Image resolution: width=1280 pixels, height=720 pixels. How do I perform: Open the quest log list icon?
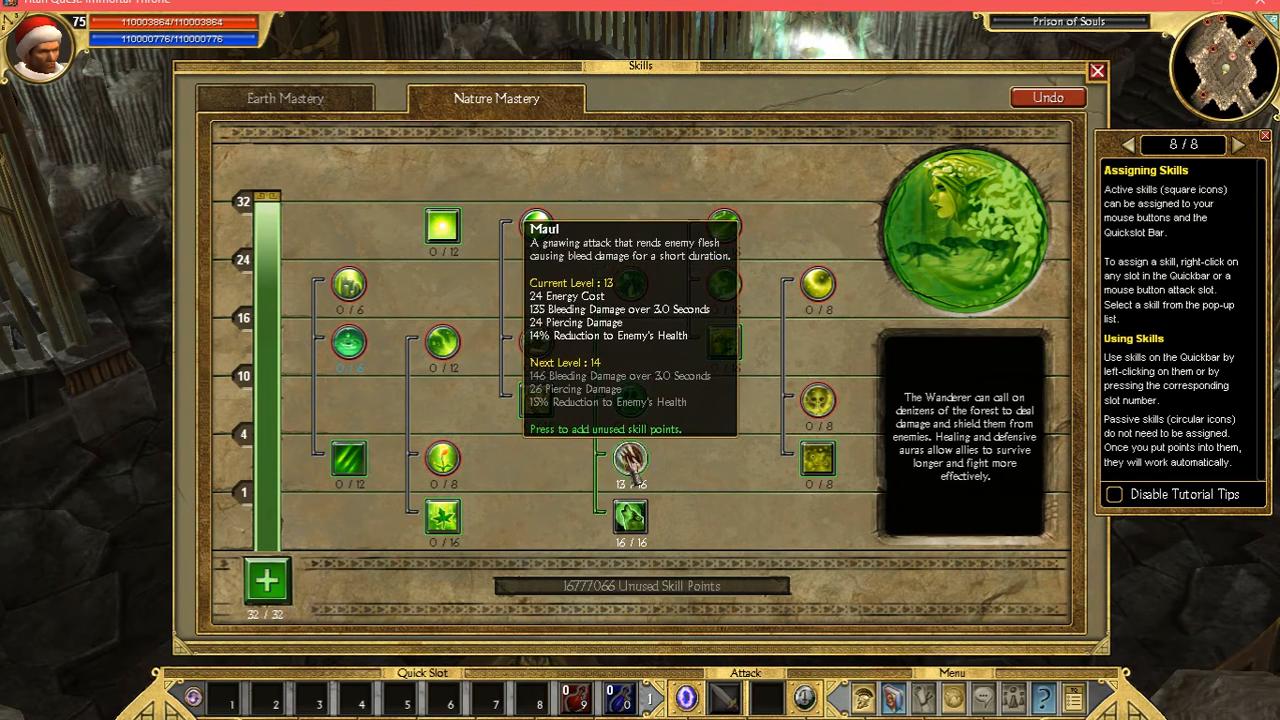1073,697
